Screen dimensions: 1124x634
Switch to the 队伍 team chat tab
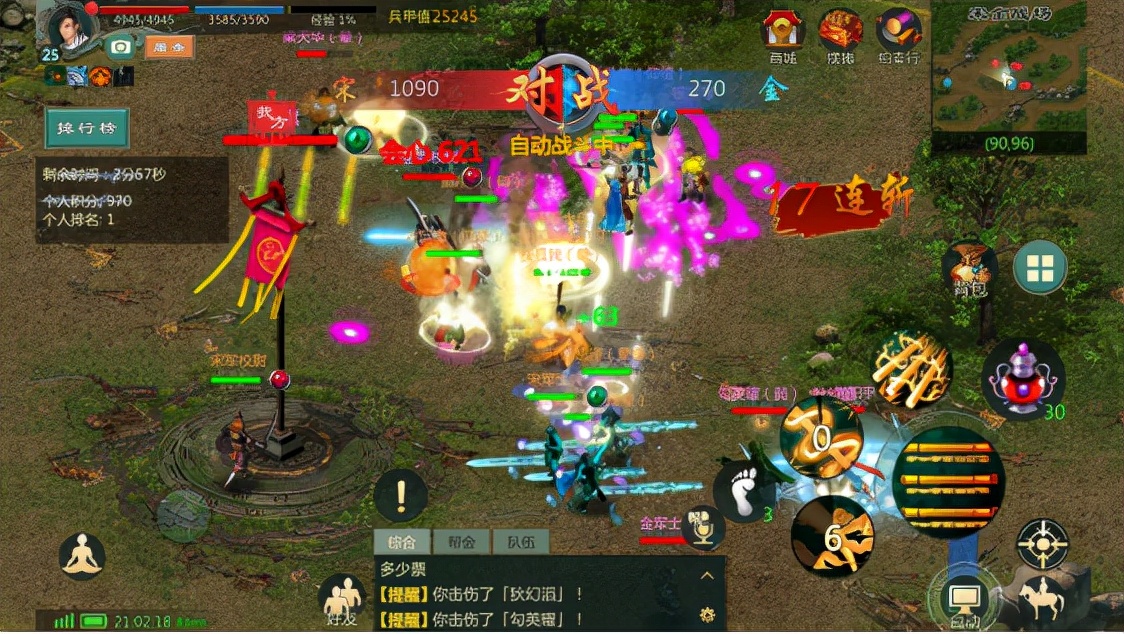[521, 543]
